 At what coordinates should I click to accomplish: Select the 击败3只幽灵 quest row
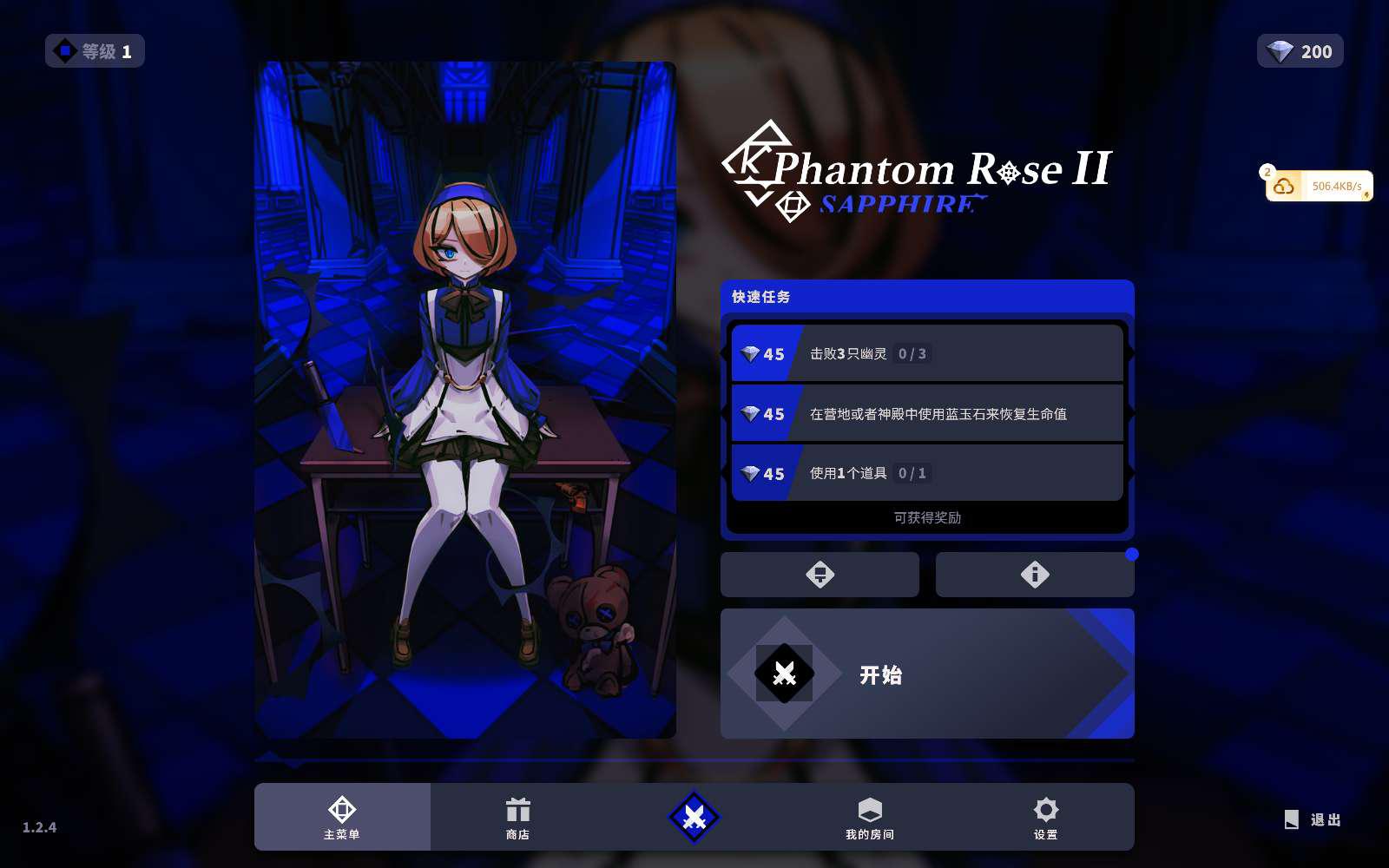927,353
